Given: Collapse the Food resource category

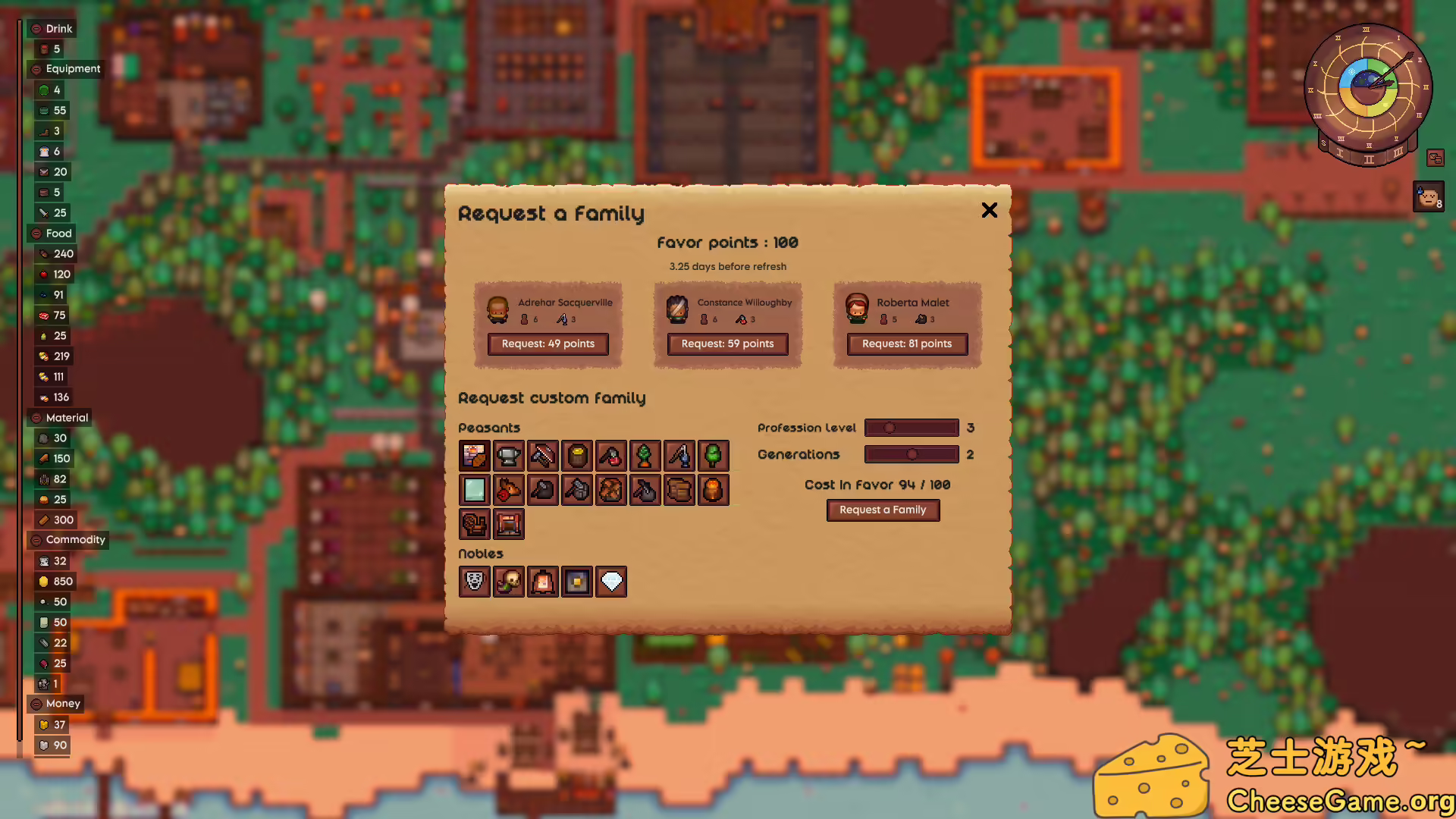Looking at the screenshot, I should coord(36,234).
